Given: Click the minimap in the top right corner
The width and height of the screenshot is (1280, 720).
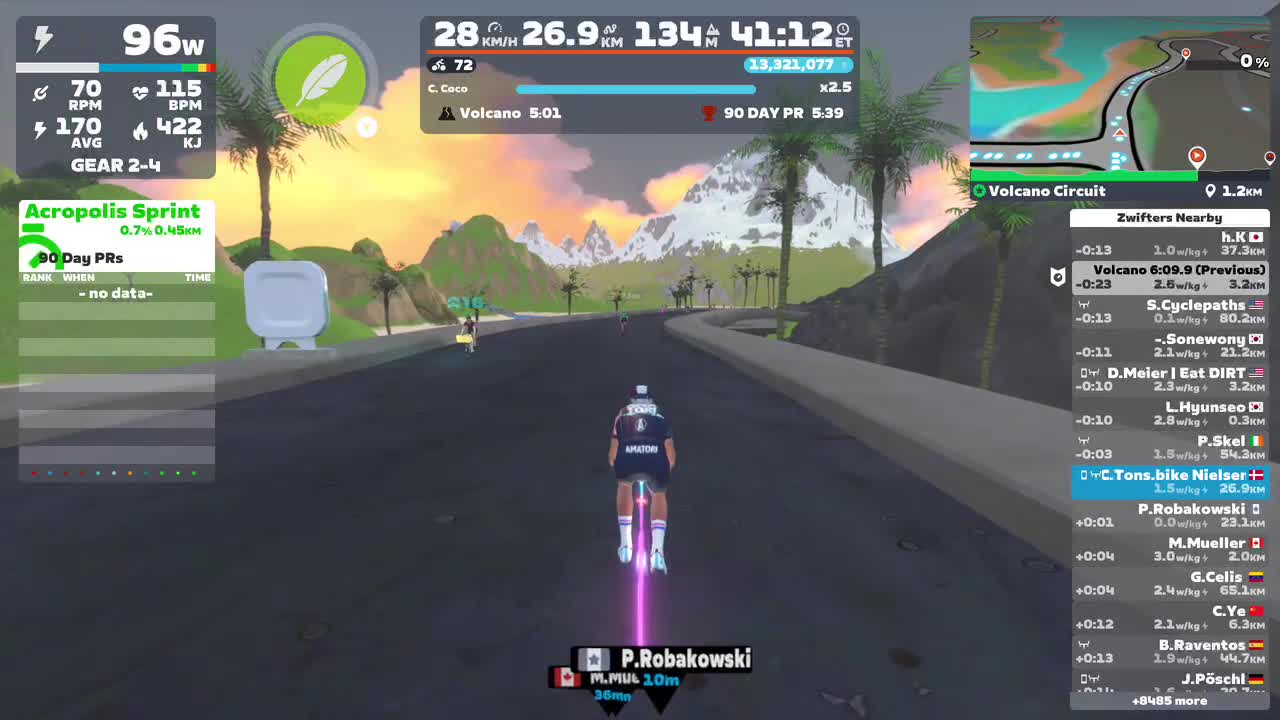Looking at the screenshot, I should pyautogui.click(x=1120, y=95).
